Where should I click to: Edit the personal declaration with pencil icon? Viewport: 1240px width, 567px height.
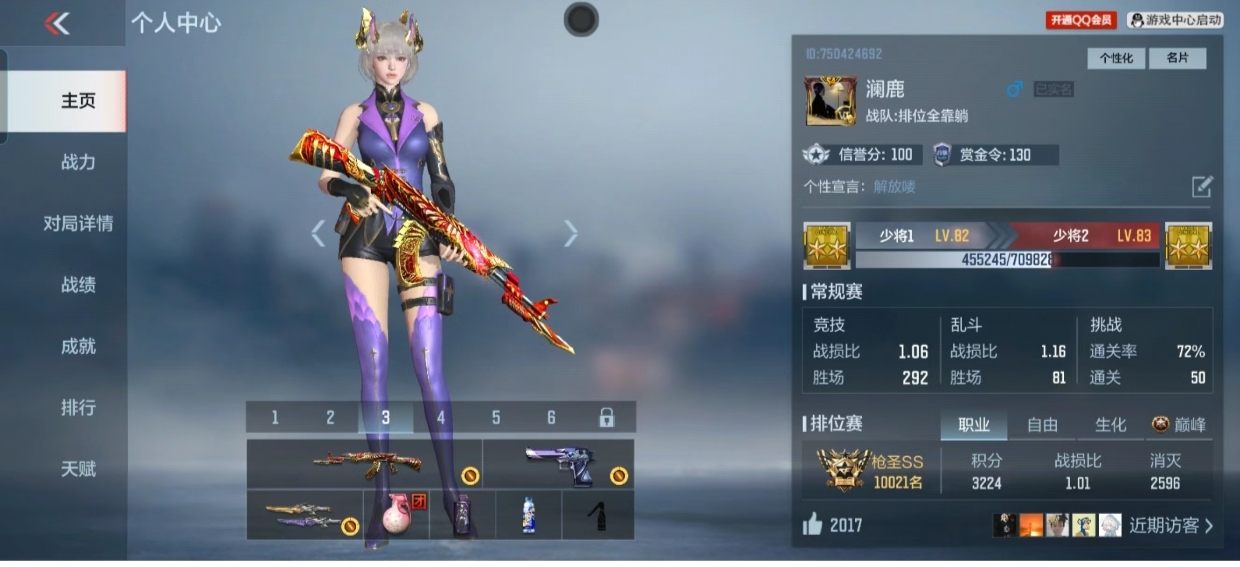[1201, 186]
